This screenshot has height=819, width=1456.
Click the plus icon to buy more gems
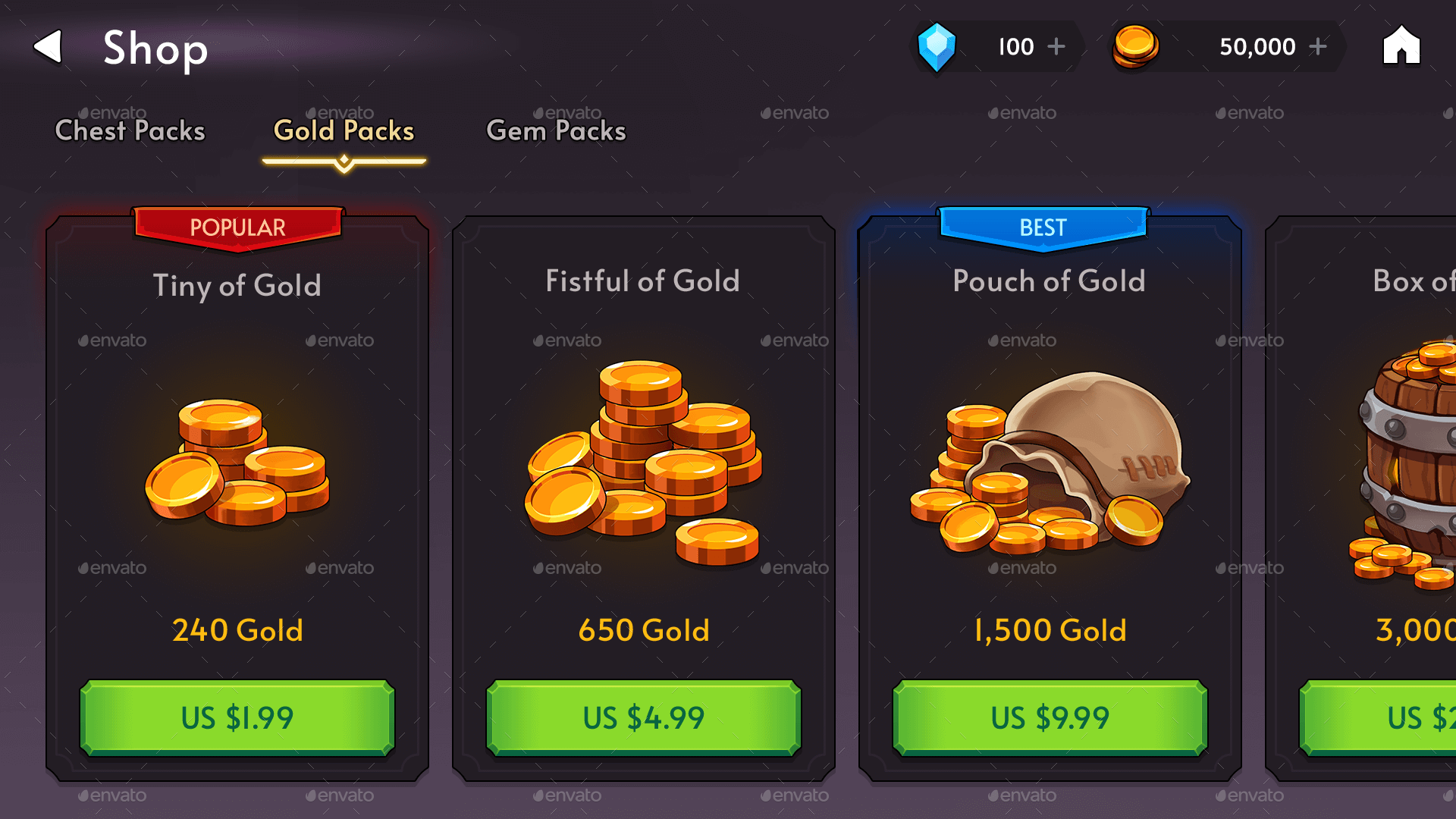[x=1056, y=45]
